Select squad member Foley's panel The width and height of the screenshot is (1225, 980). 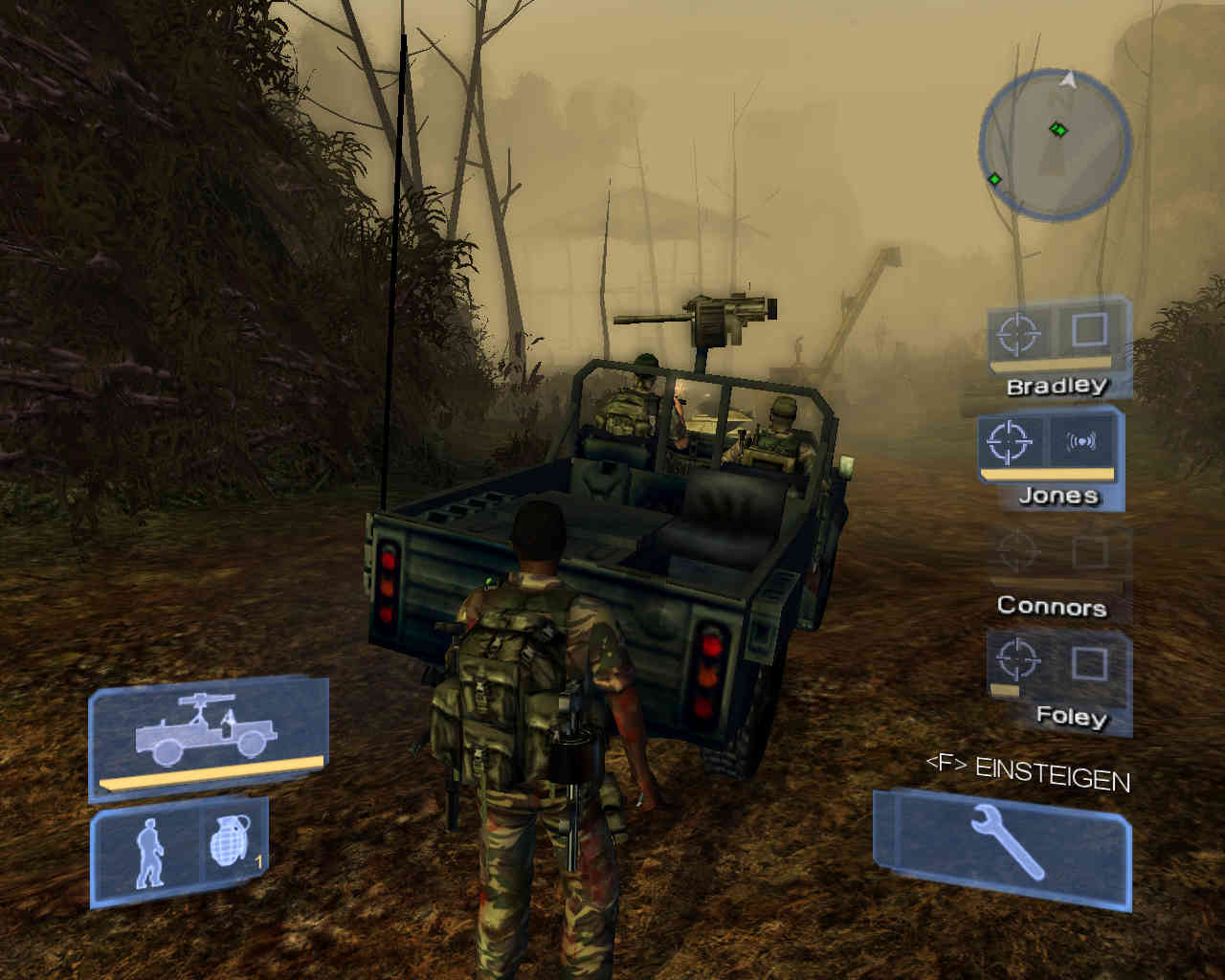click(x=1058, y=679)
